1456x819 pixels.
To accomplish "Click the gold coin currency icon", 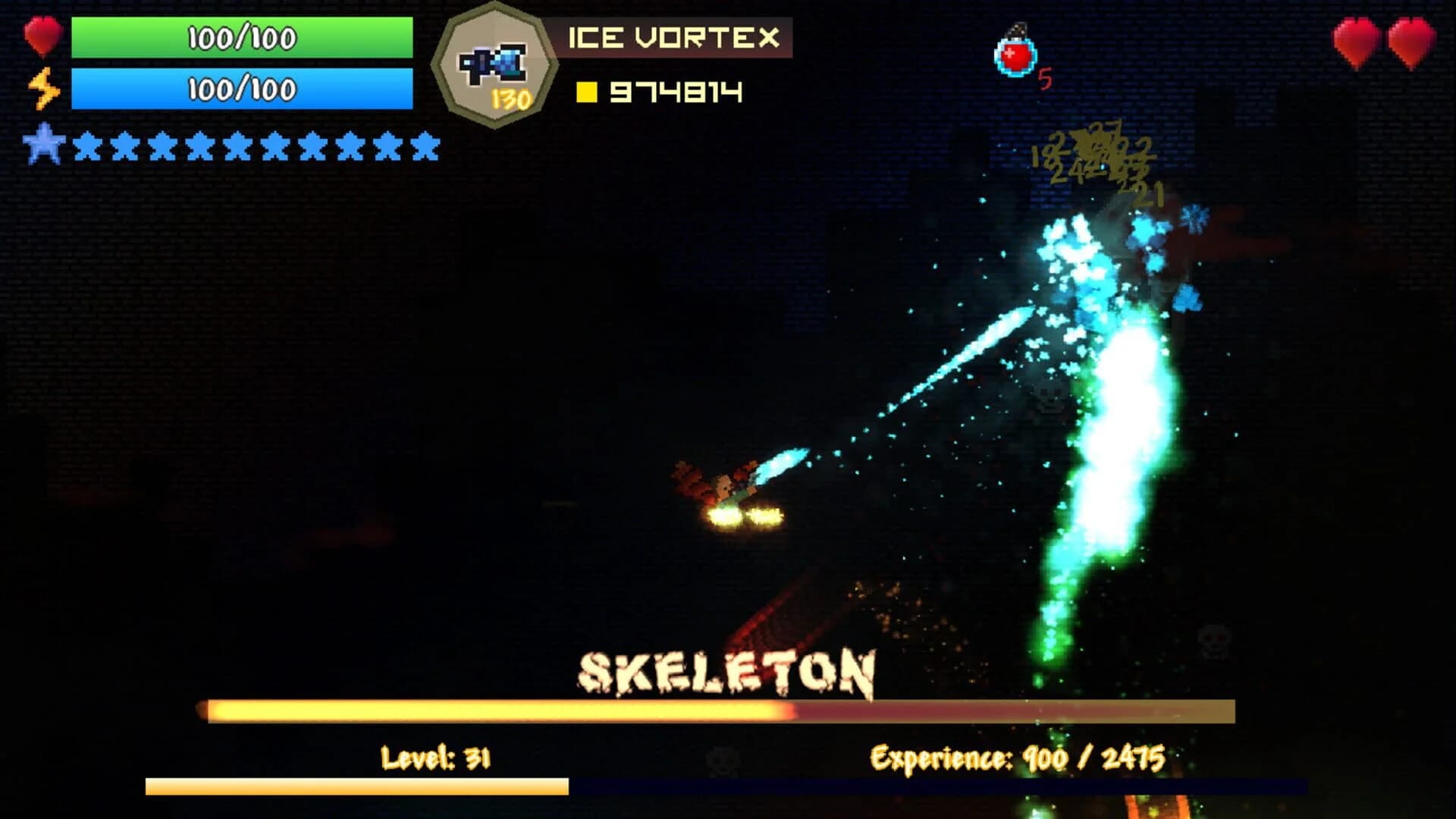I will coord(586,92).
